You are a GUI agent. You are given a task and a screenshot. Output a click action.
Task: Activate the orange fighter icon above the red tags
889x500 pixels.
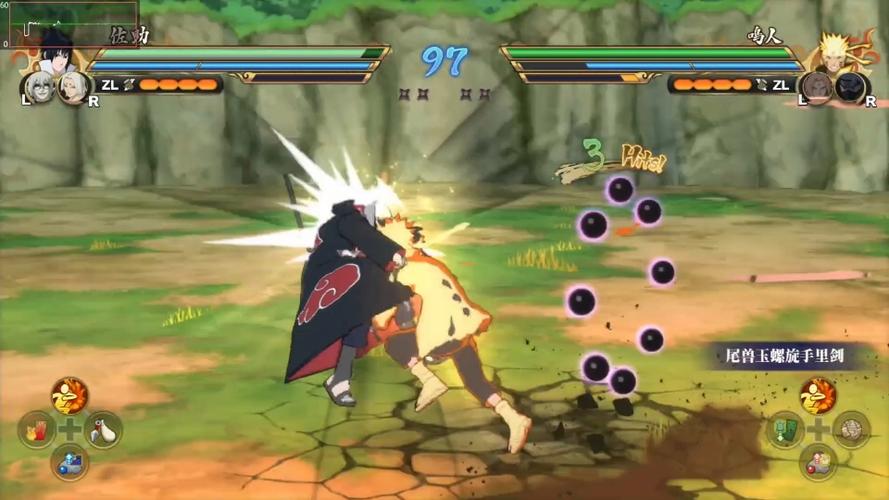tap(69, 396)
